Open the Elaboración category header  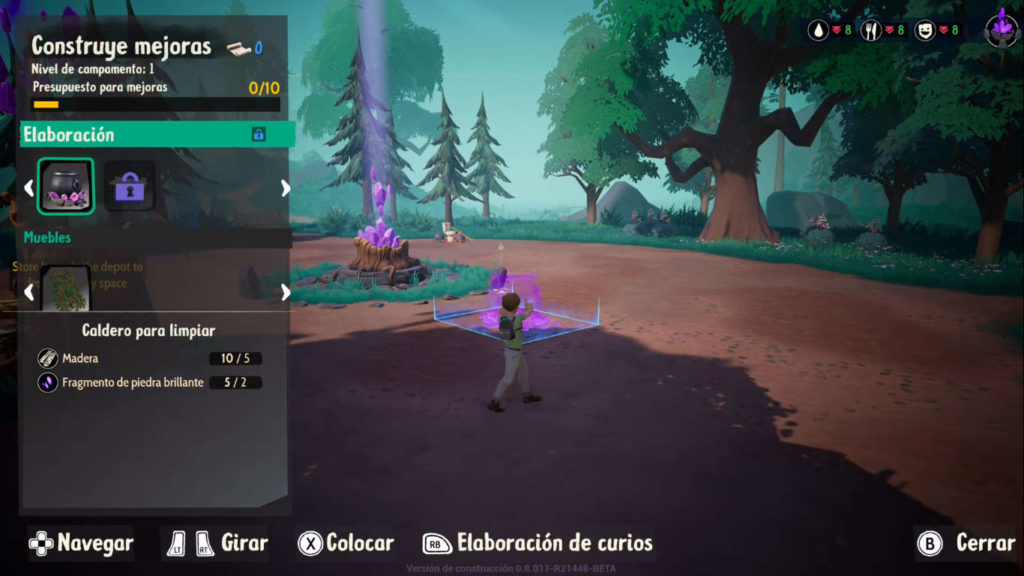157,134
